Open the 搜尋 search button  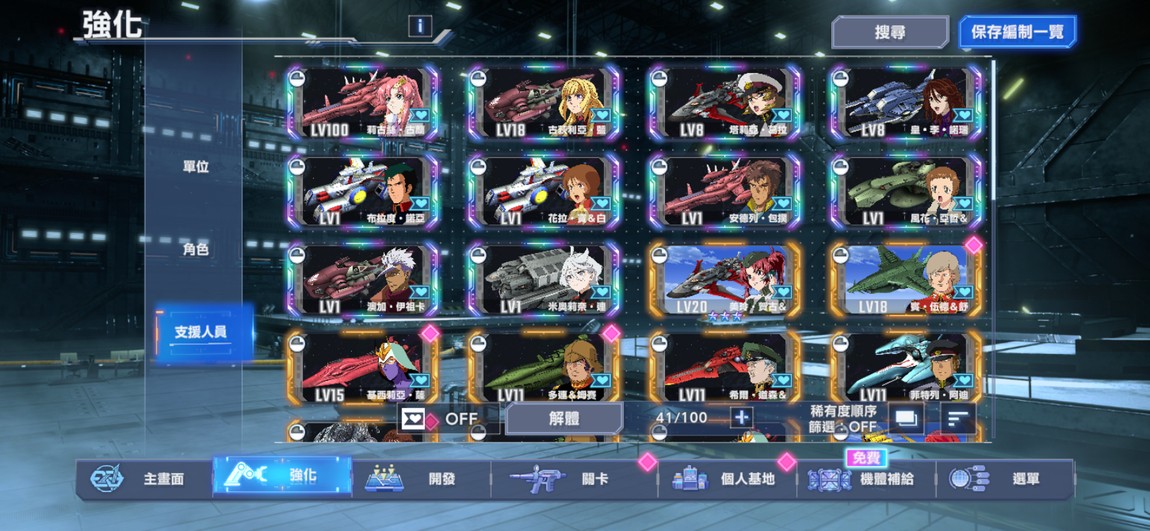point(889,32)
